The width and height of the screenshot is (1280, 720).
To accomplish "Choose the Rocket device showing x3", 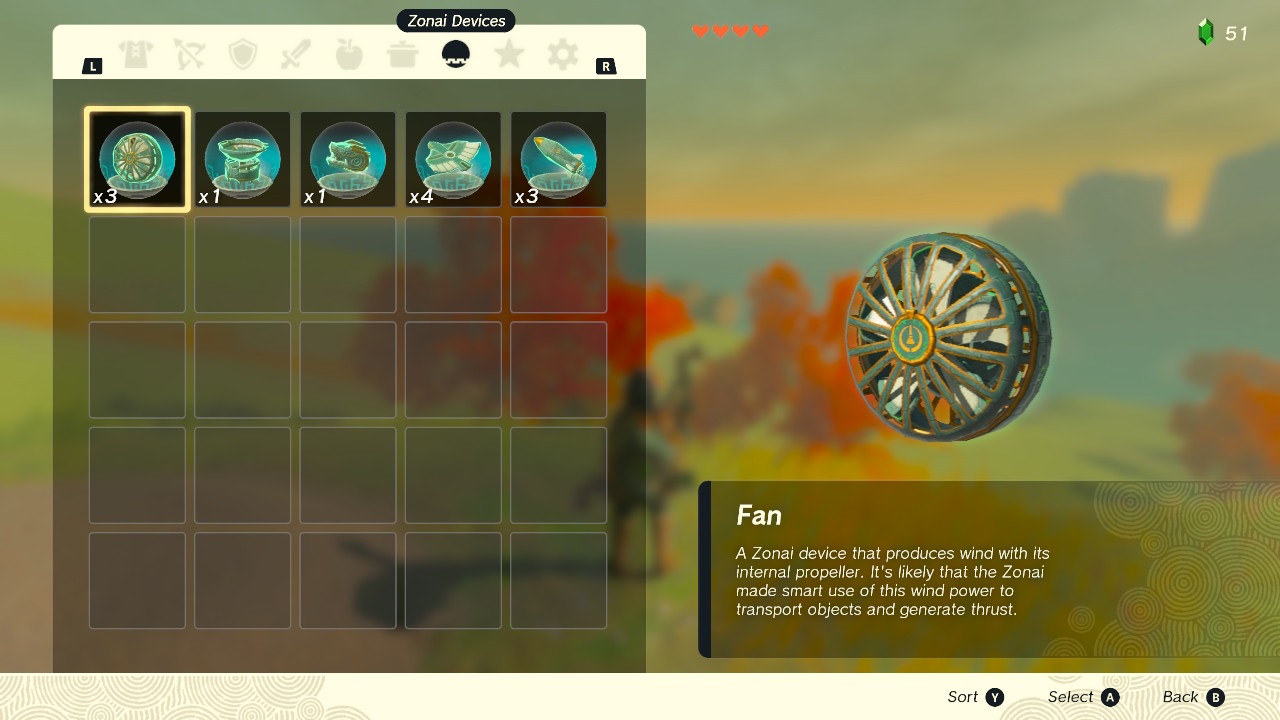I will tap(558, 158).
